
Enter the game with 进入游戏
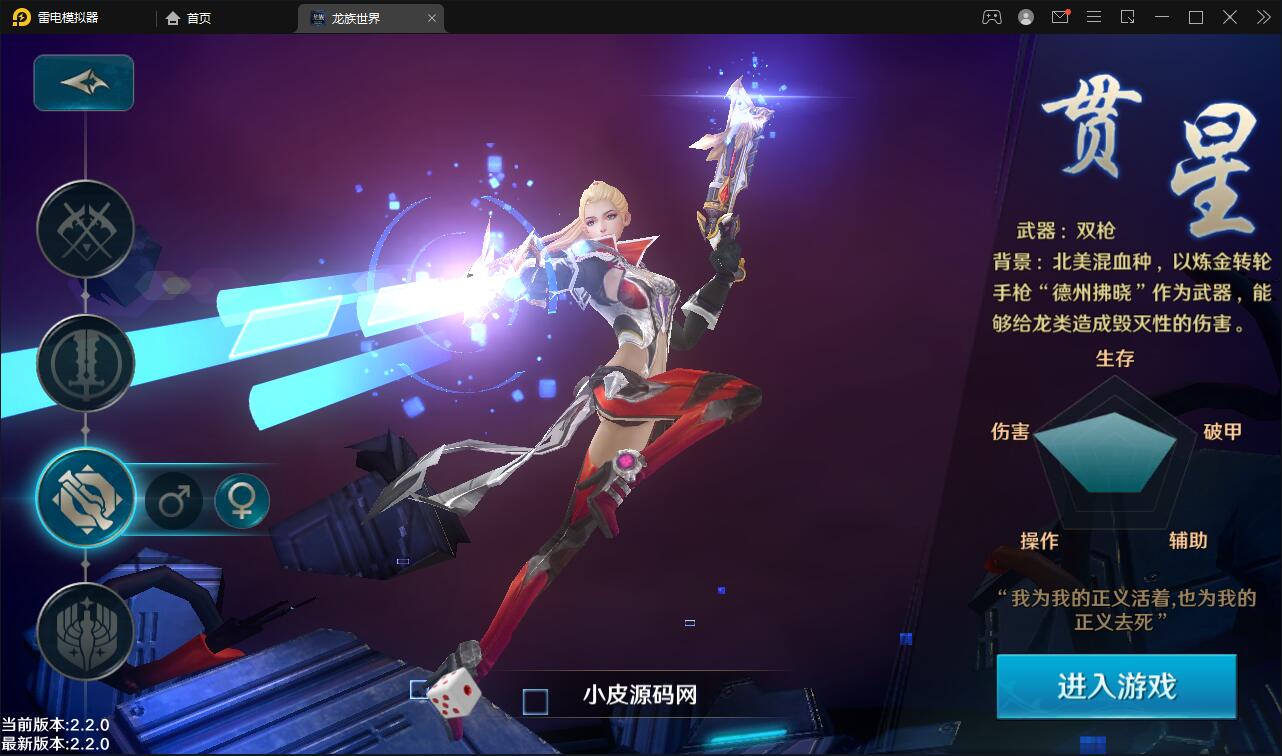[1116, 687]
